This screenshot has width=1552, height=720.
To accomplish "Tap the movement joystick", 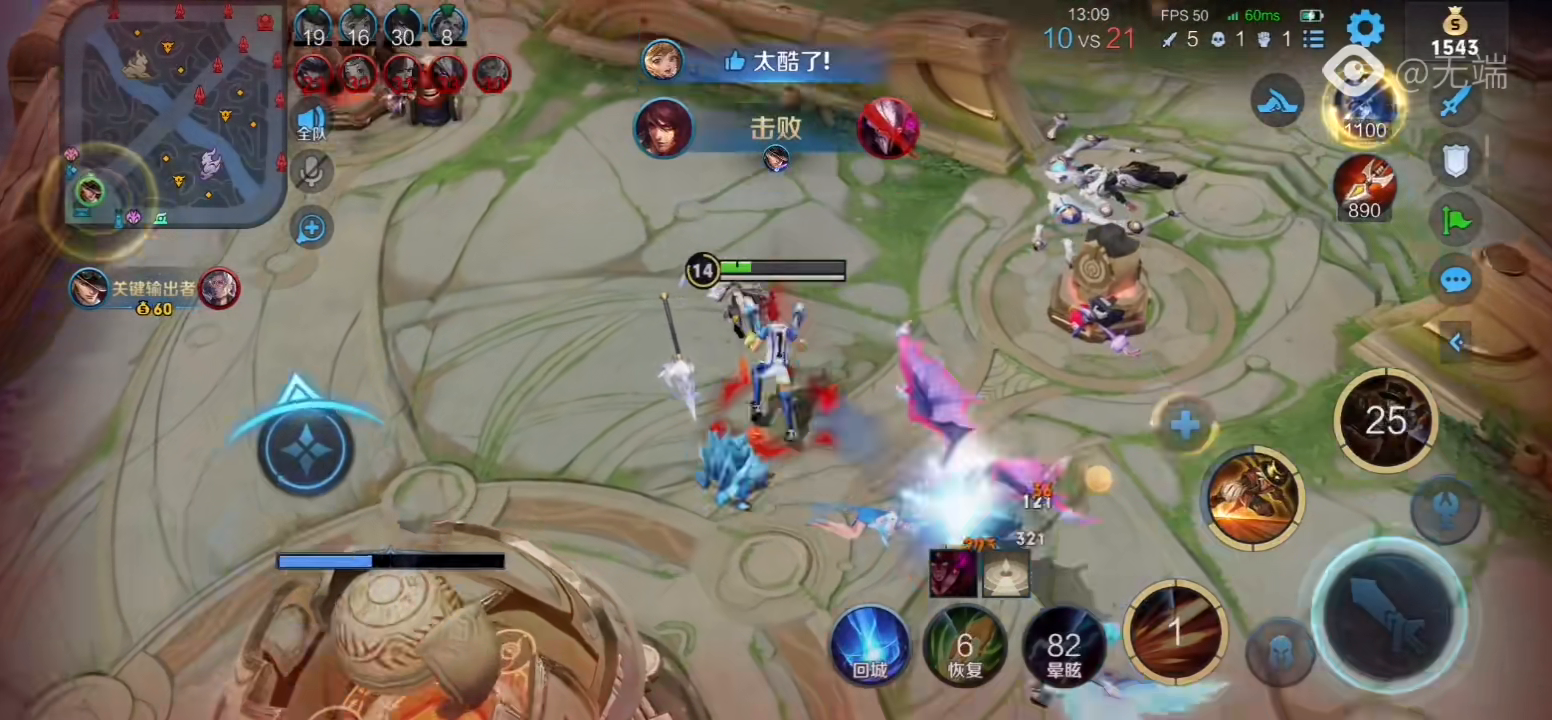I will point(305,447).
